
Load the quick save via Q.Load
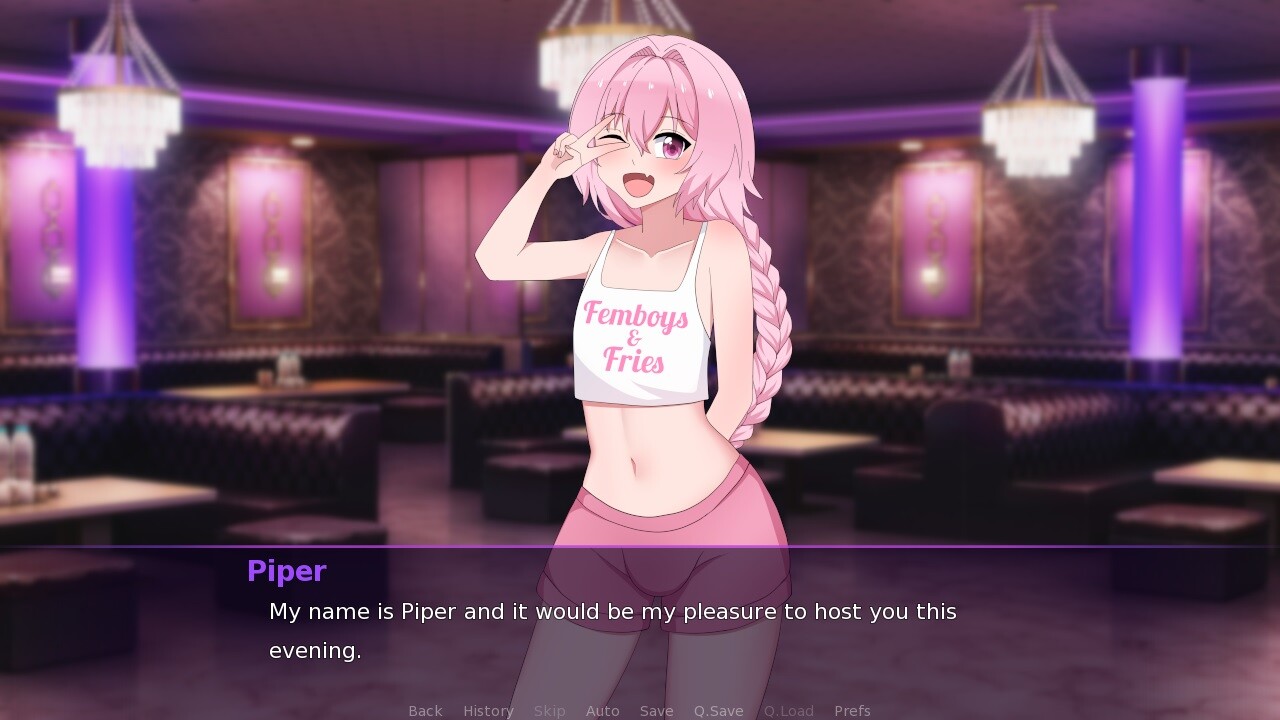(788, 711)
